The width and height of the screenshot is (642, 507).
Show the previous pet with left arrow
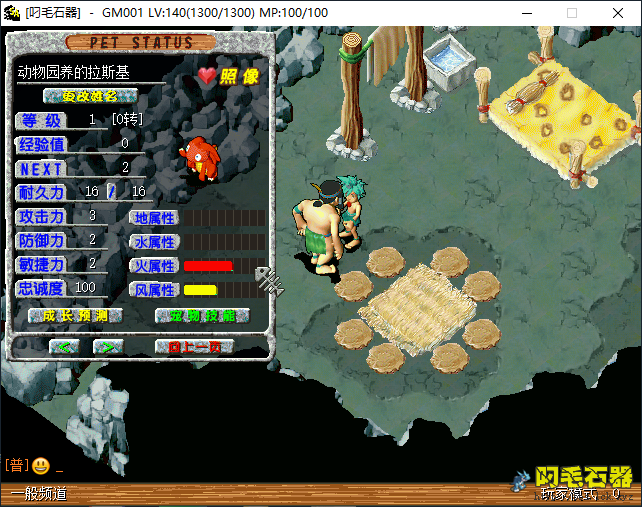click(65, 346)
